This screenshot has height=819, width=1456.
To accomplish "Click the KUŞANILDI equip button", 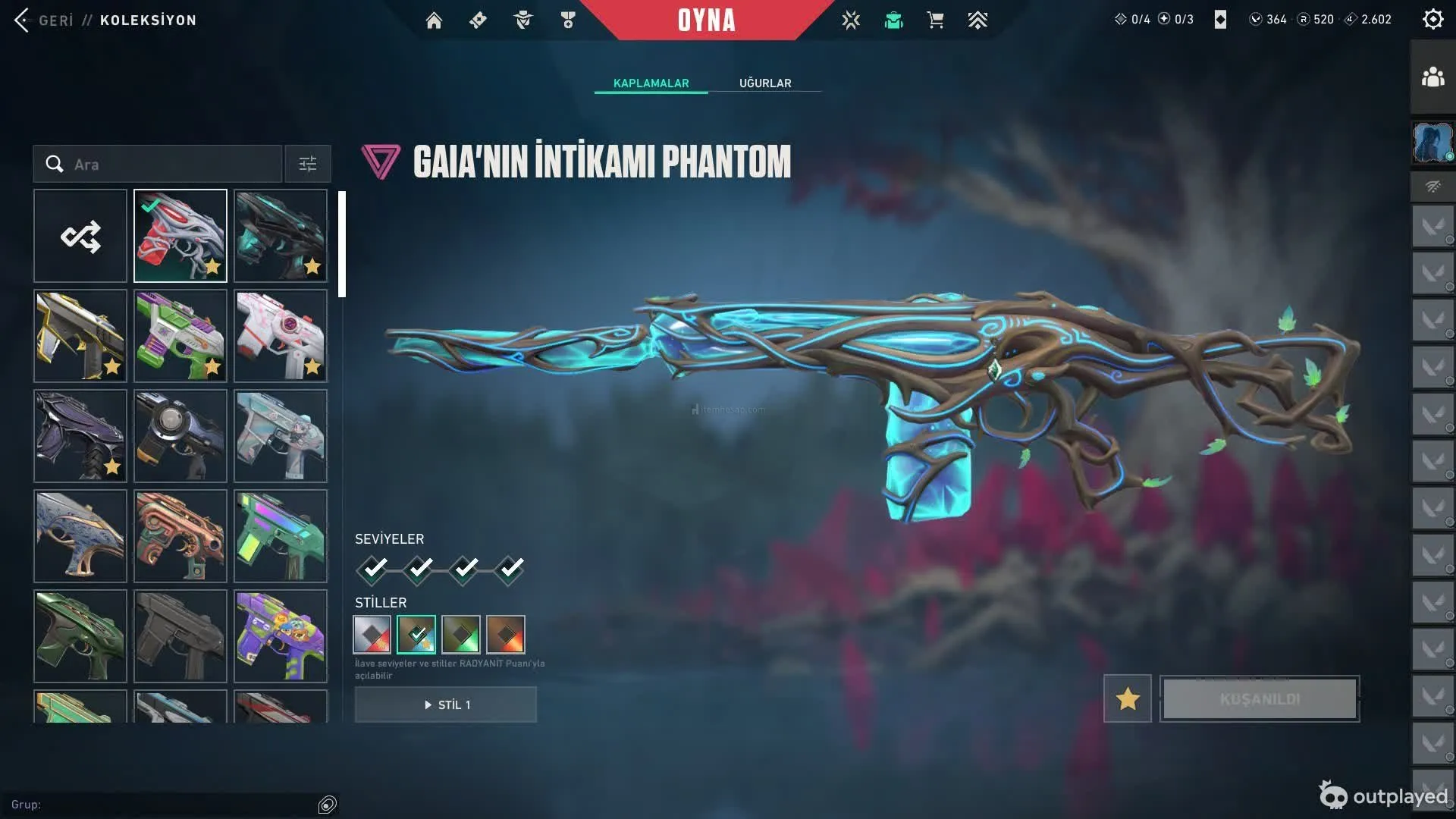I will click(1260, 698).
